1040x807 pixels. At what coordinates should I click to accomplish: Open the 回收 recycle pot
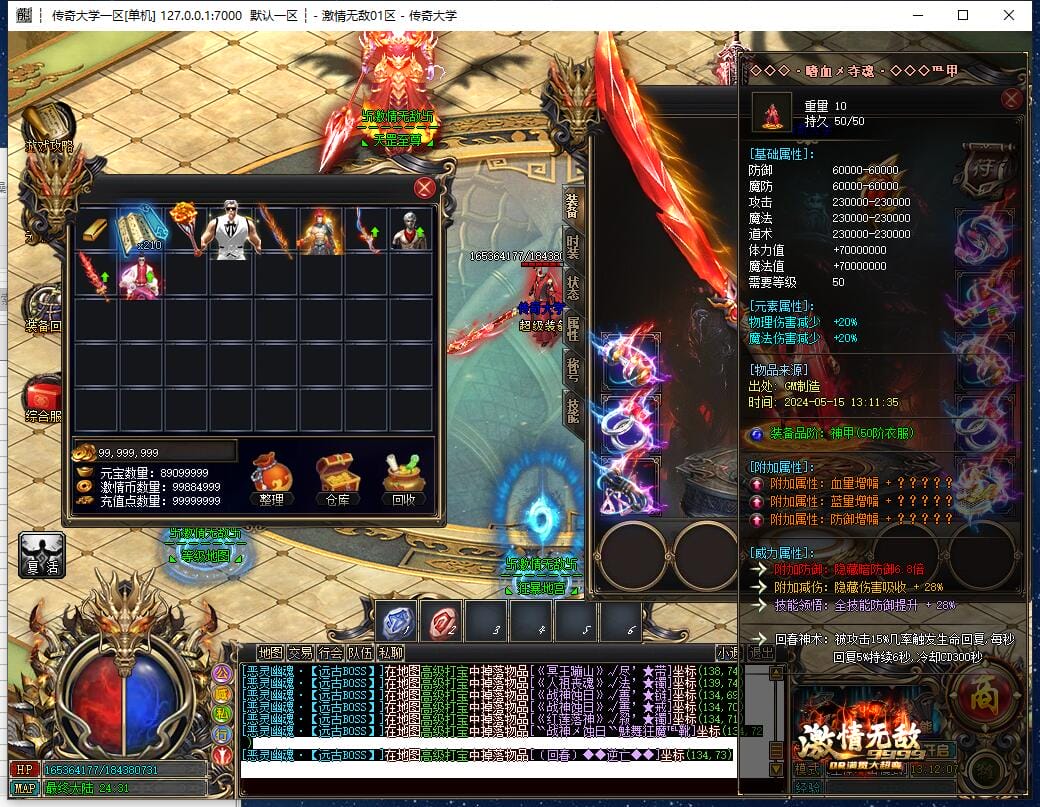point(406,480)
